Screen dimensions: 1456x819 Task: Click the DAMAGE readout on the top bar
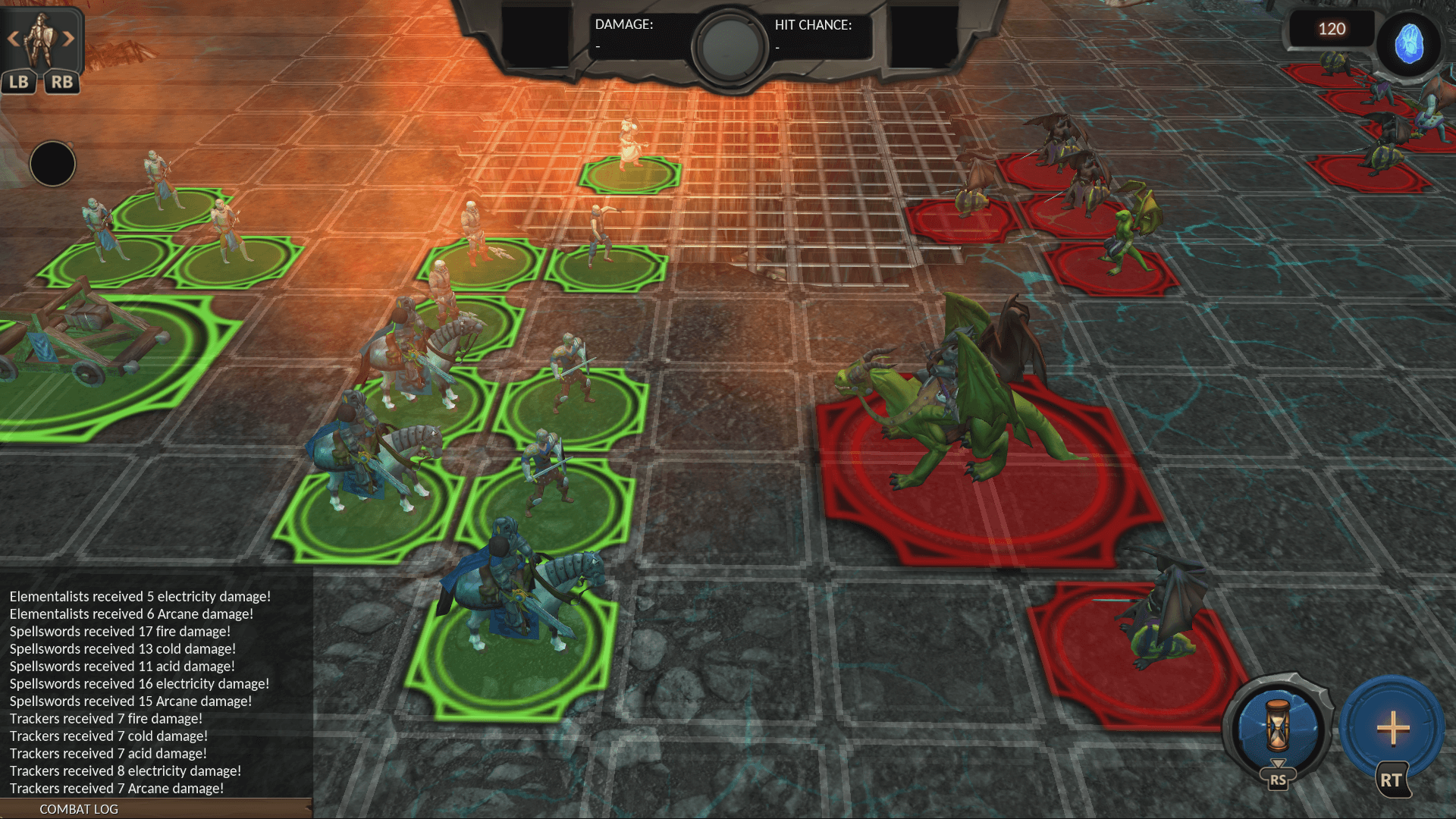pyautogui.click(x=622, y=32)
